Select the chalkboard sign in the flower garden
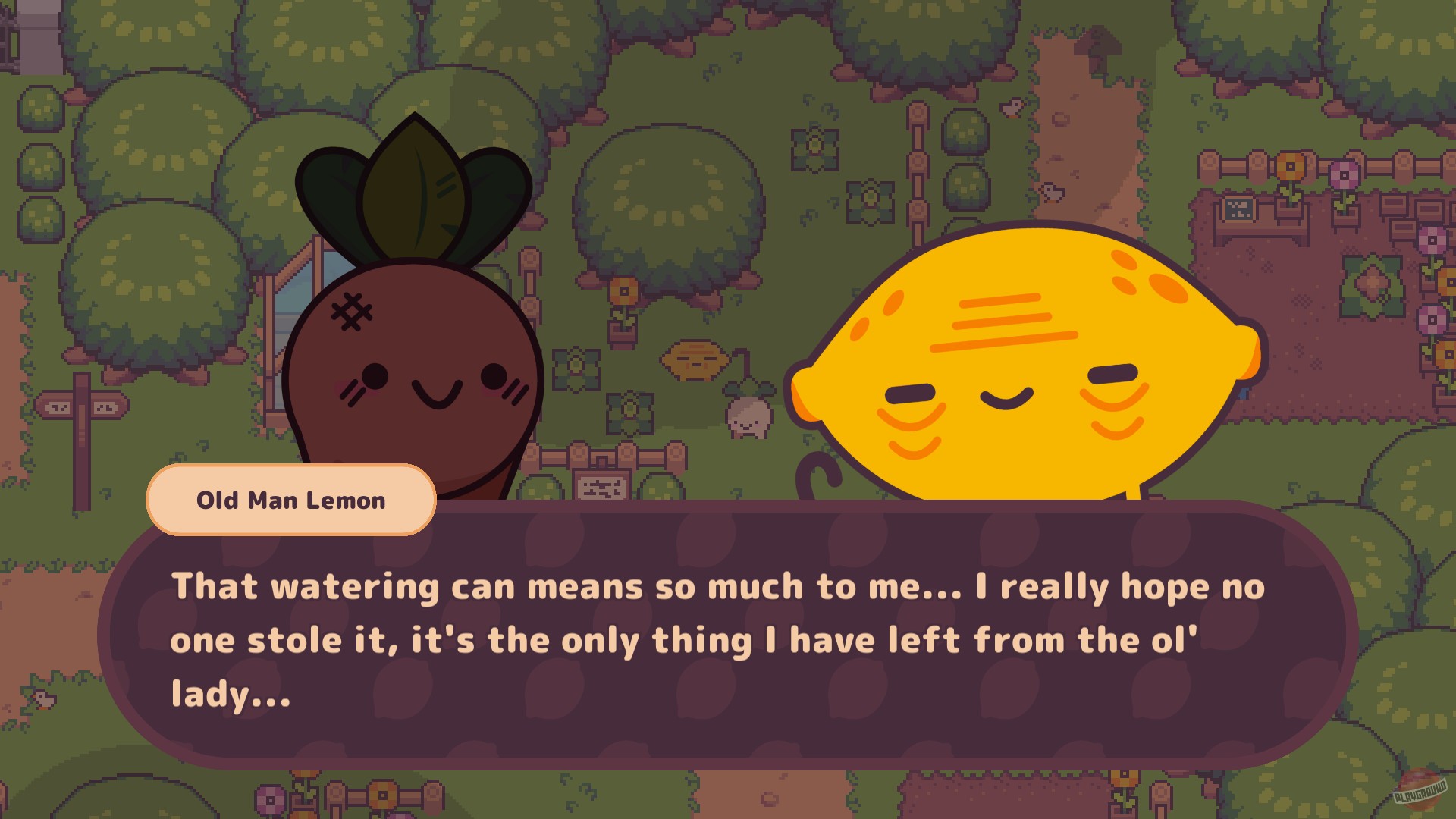This screenshot has width=1456, height=819. coord(1238,209)
